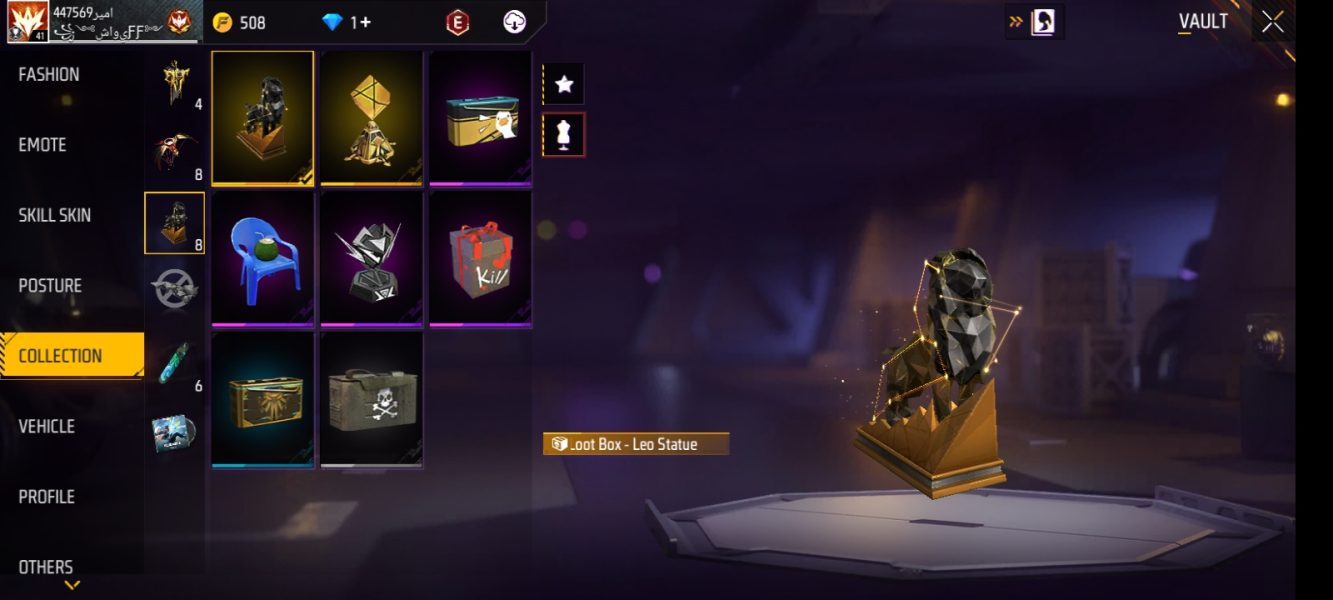Select the red-ribbon Kill gift box
The image size is (1333, 600).
480,259
